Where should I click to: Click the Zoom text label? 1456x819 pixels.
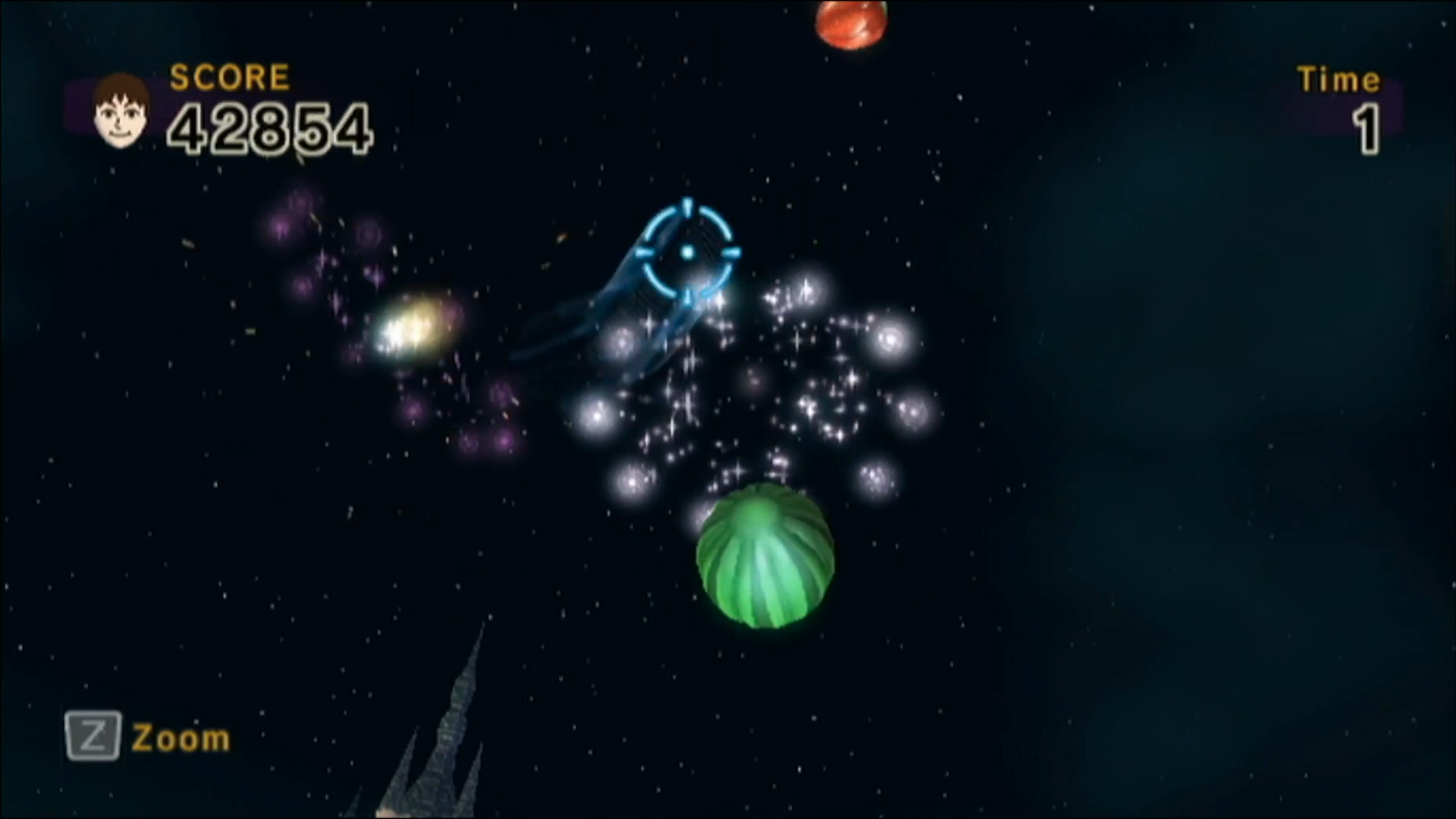tap(180, 736)
